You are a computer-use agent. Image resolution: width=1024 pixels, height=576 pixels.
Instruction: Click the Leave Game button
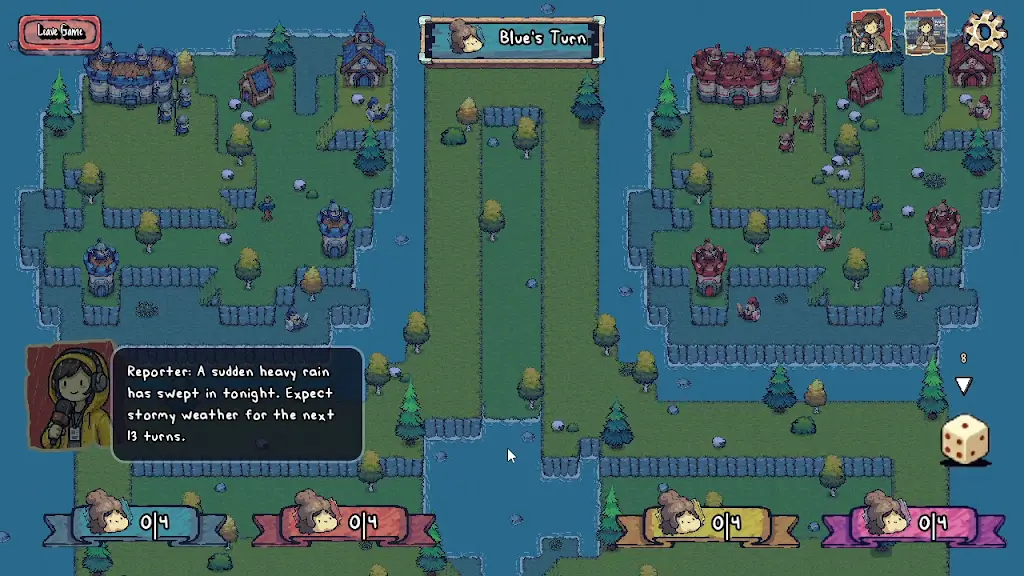(60, 31)
